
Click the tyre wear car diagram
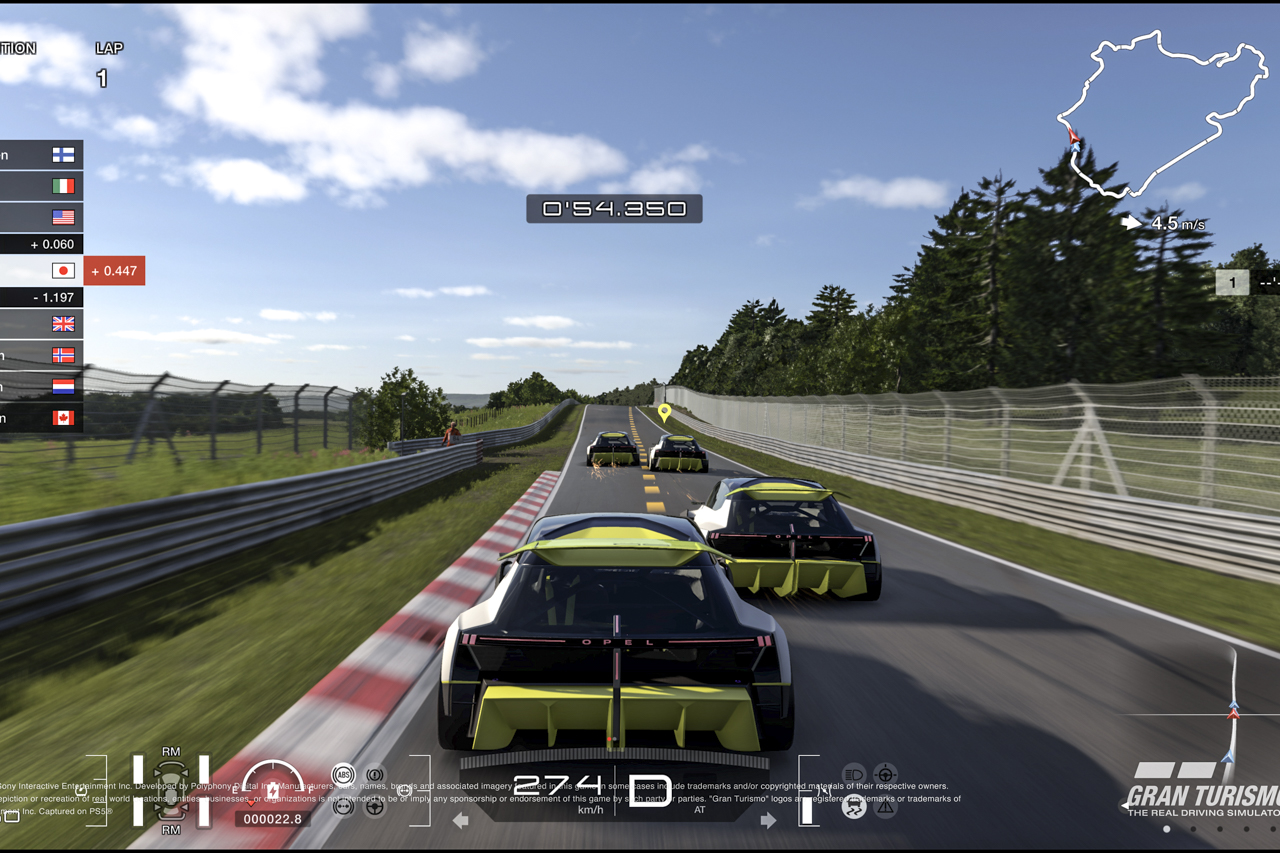pyautogui.click(x=171, y=790)
